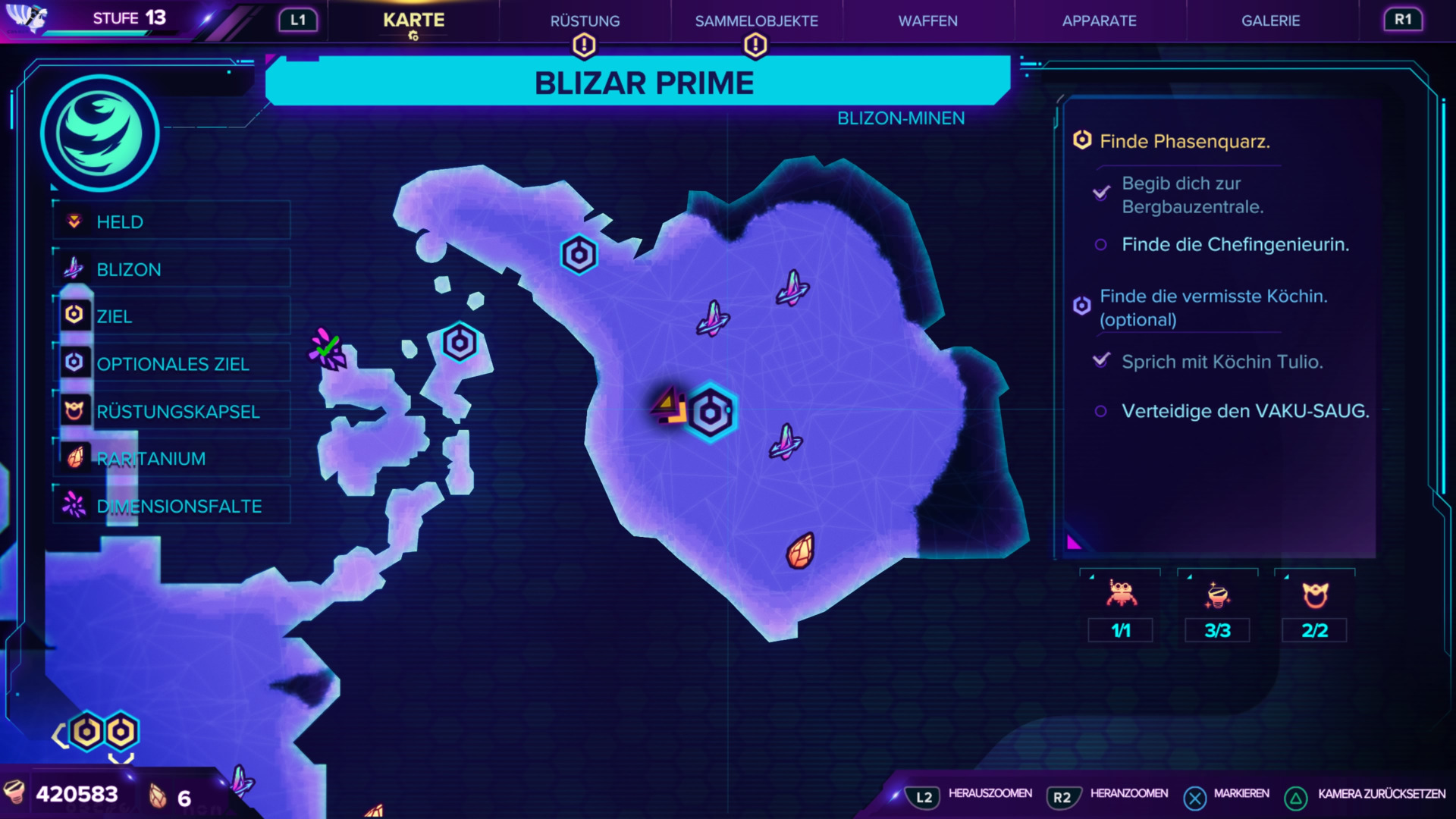The image size is (1456, 819).
Task: Click the hexagonal marker beside the hero arrow
Action: 711,413
